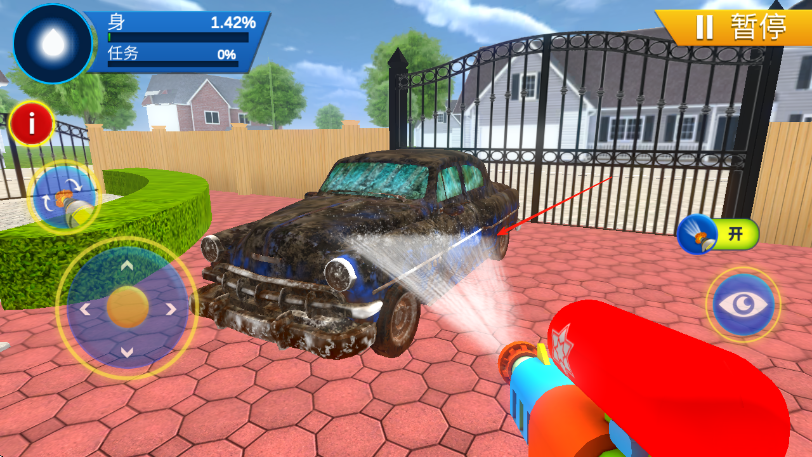Activate the eye view button
The width and height of the screenshot is (812, 457).
coord(744,304)
